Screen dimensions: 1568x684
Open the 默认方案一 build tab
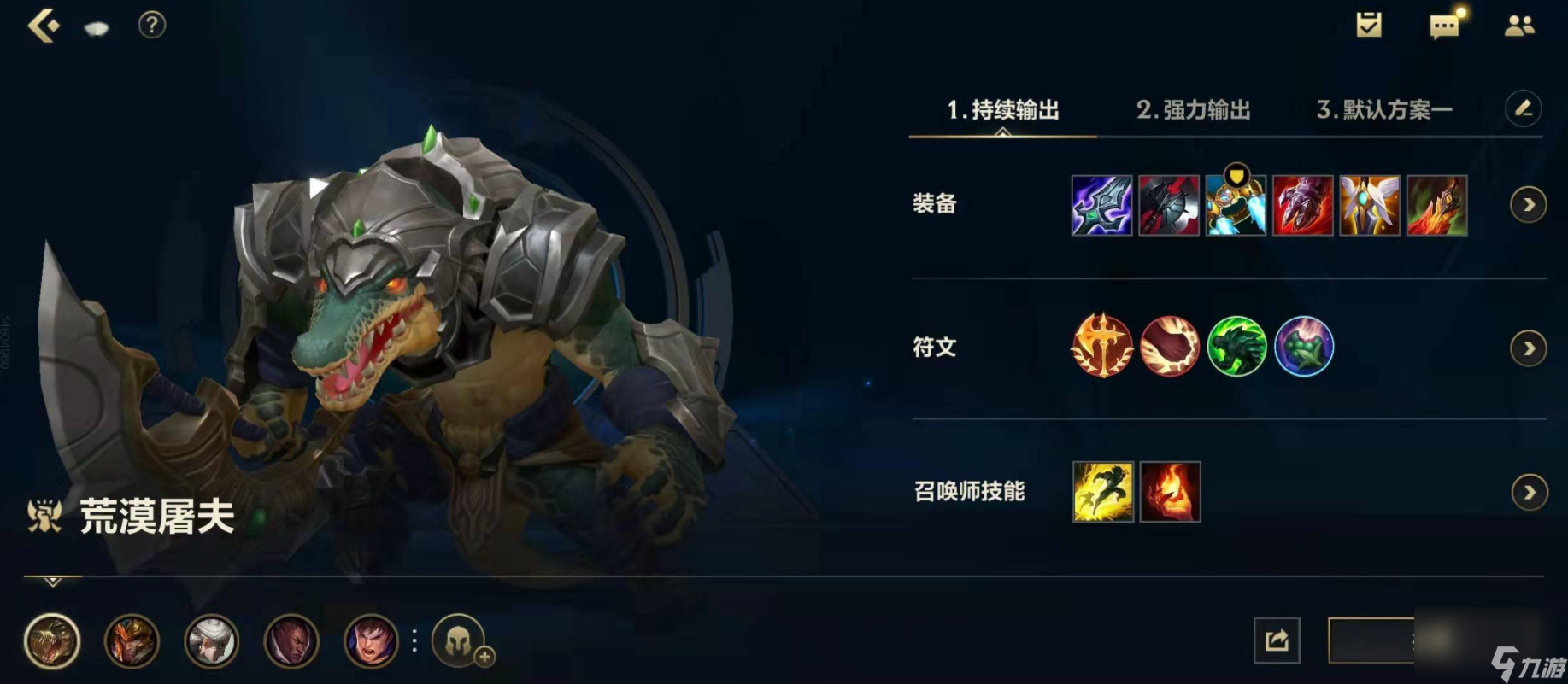coord(1386,109)
